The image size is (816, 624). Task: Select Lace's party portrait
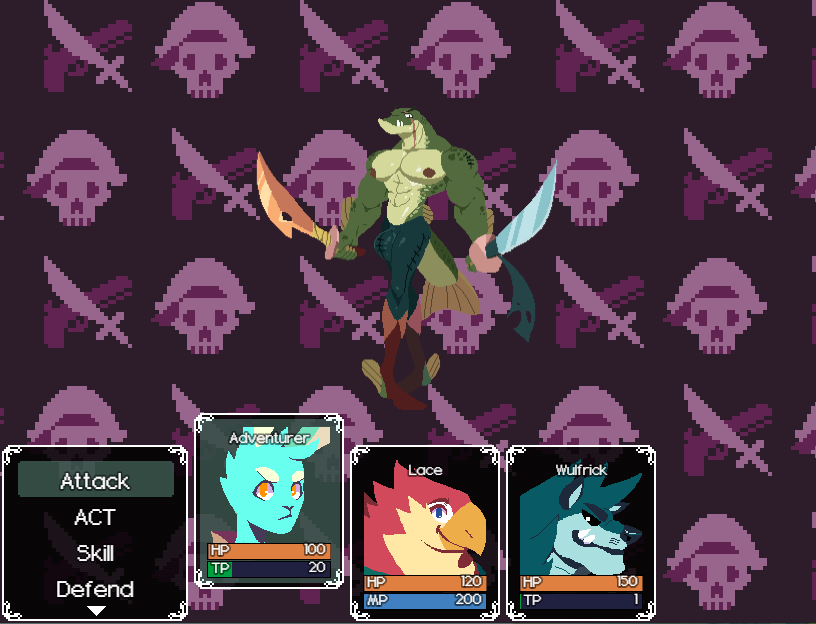425,520
